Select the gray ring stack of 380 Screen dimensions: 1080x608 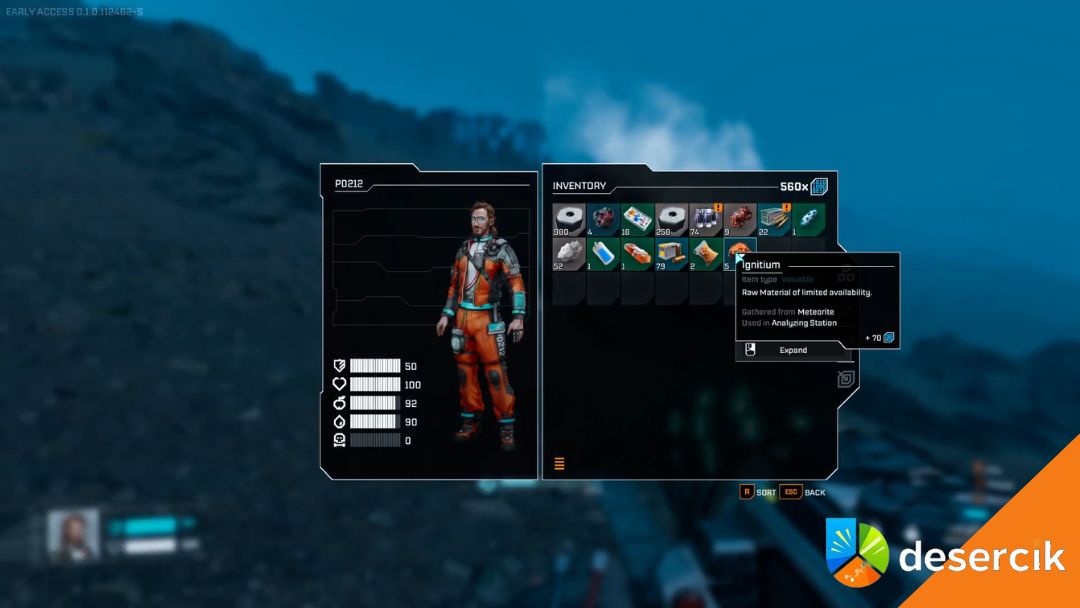(569, 220)
